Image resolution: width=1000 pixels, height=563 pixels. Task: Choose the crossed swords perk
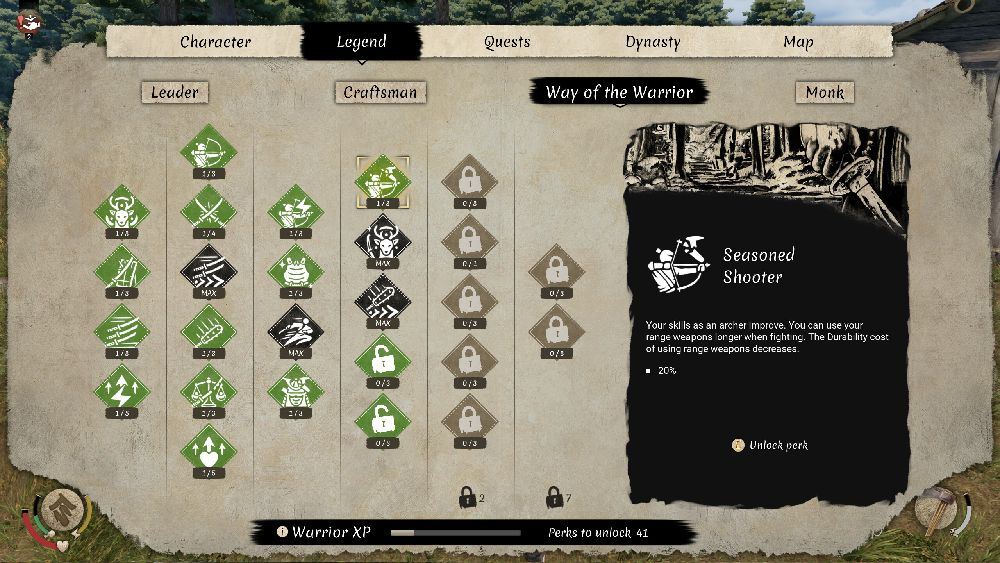(x=209, y=210)
